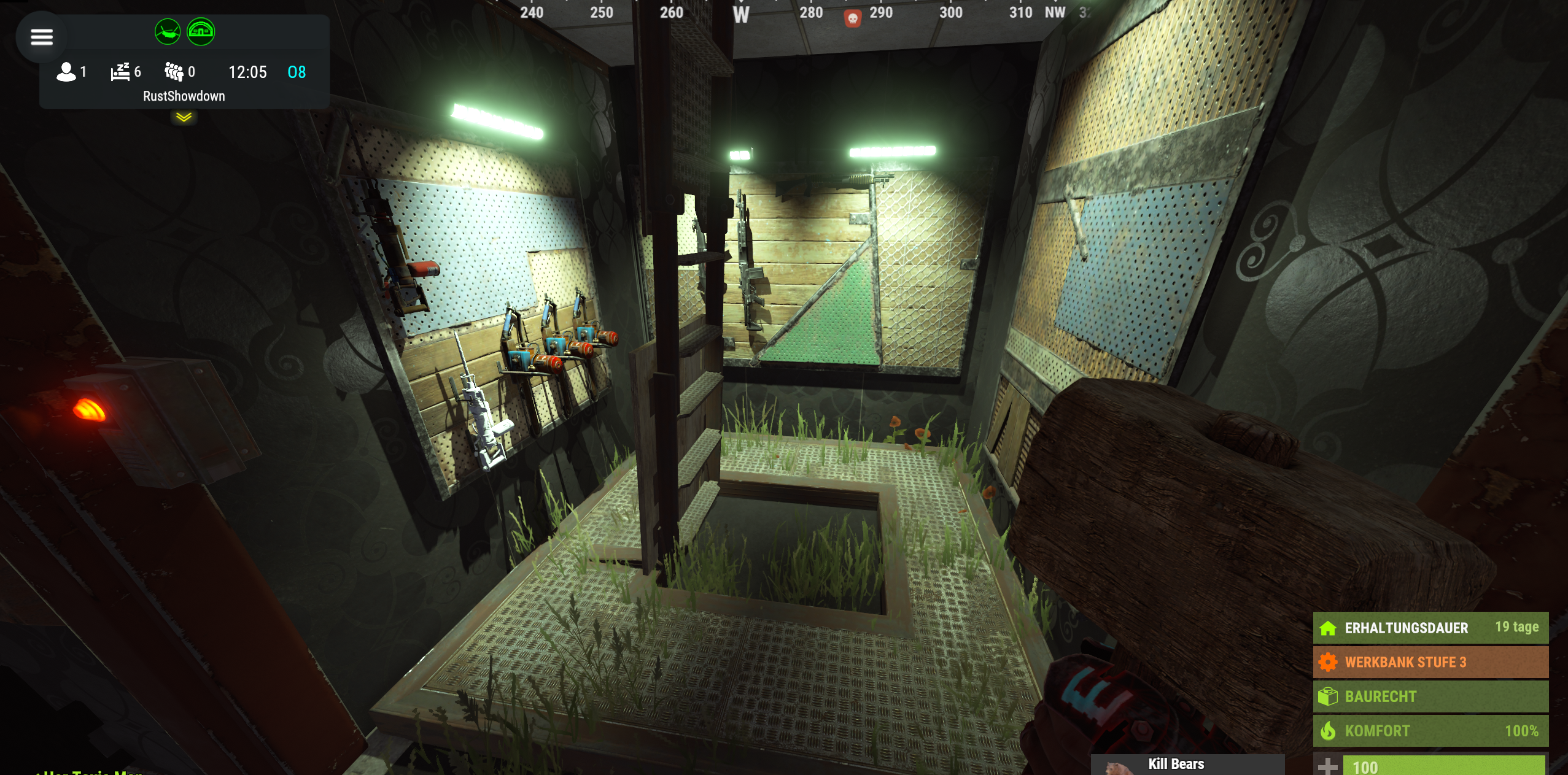Select the red skull compass marker
Viewport: 1568px width, 775px height.
pyautogui.click(x=852, y=18)
